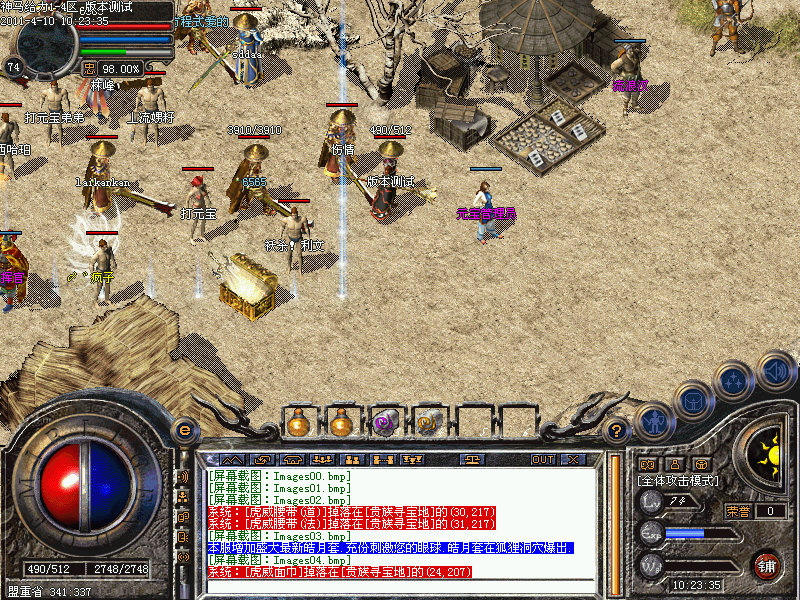
Task: Select the steering wheel icon above attack mode
Action: pos(702,465)
